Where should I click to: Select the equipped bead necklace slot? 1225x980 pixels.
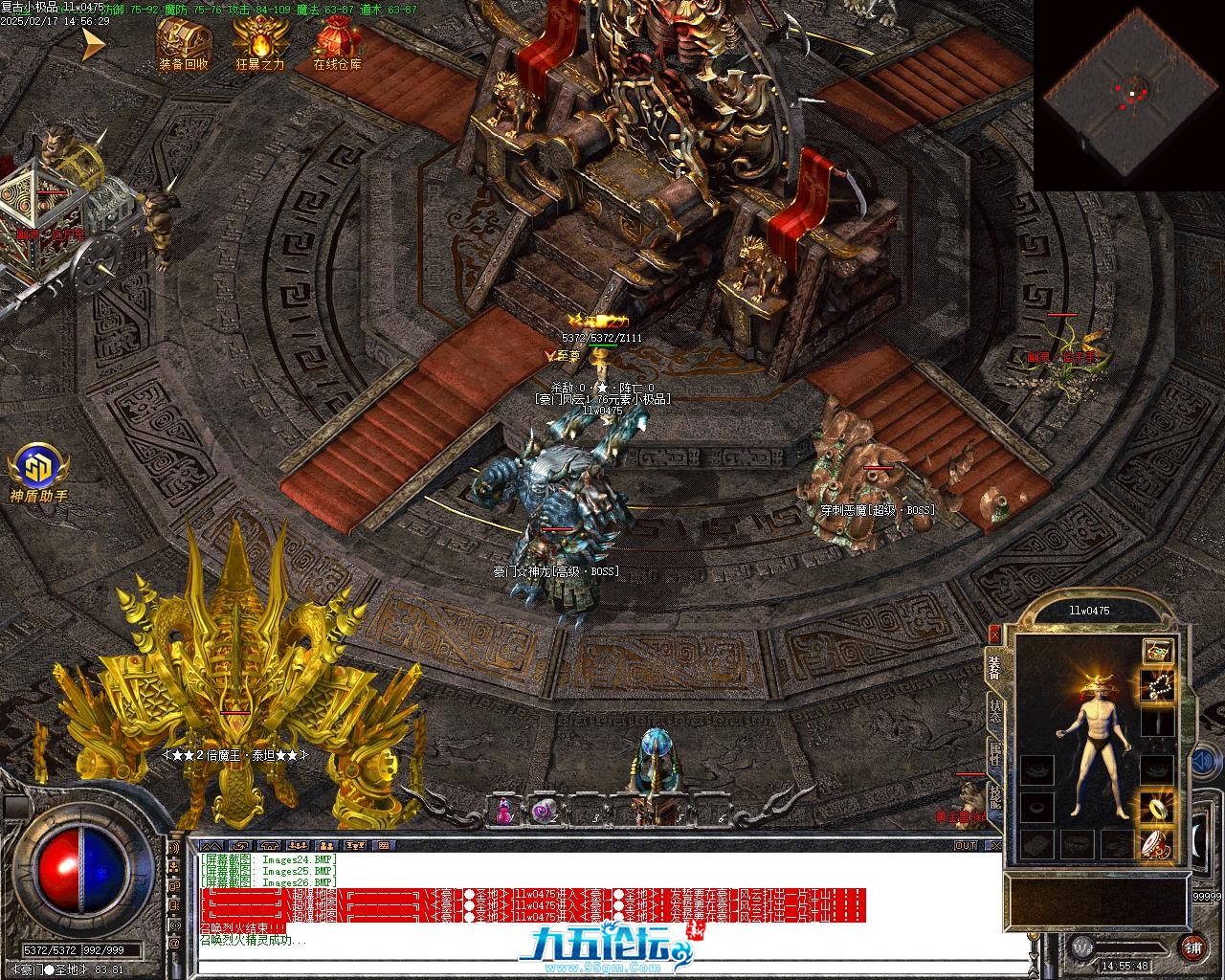[1158, 685]
